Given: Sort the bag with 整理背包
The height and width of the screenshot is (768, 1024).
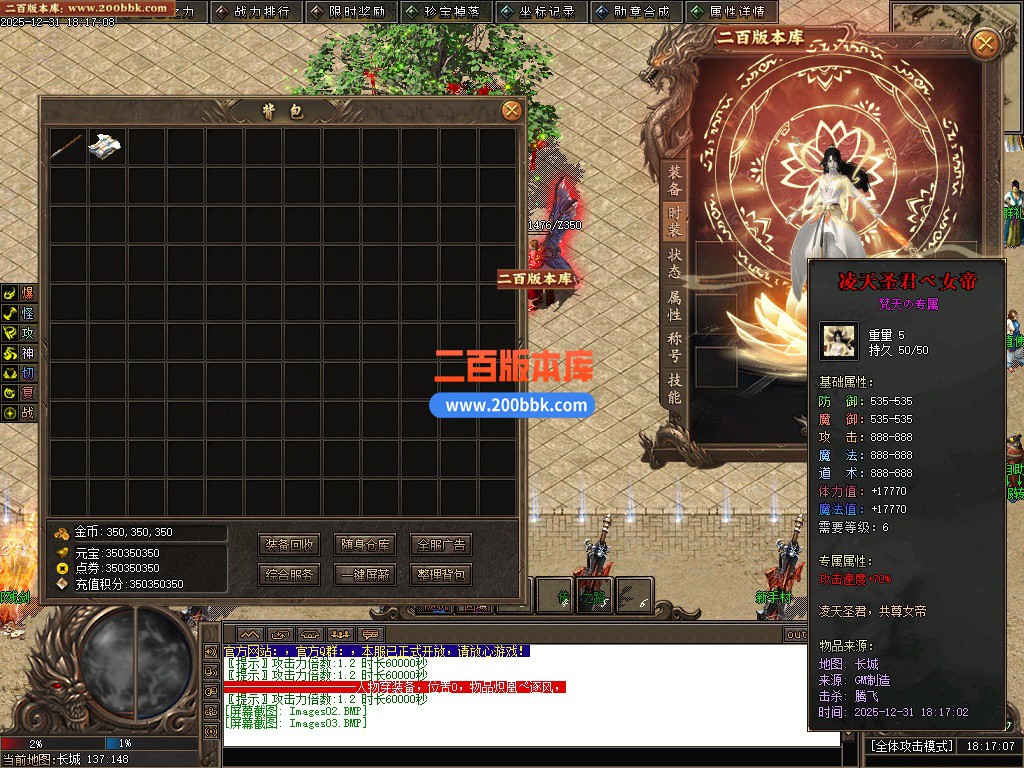Looking at the screenshot, I should (440, 575).
